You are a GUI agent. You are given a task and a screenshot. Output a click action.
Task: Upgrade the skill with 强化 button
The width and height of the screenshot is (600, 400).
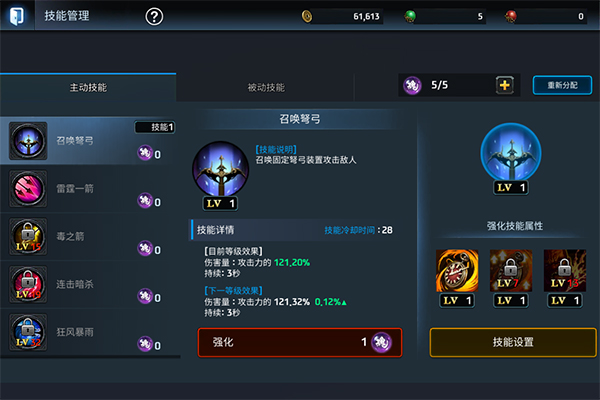pos(300,342)
